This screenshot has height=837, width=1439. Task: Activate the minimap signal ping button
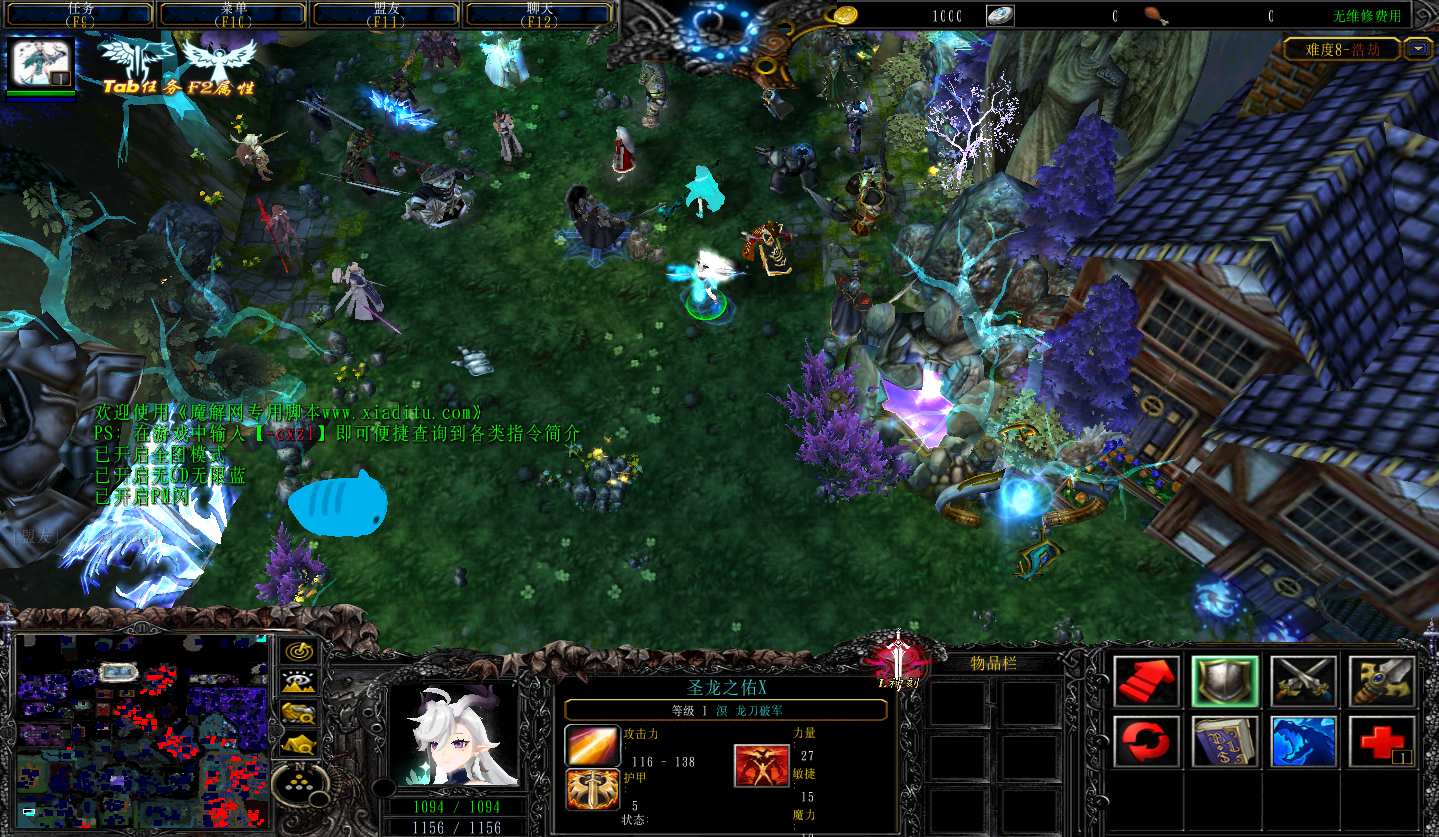(x=298, y=652)
